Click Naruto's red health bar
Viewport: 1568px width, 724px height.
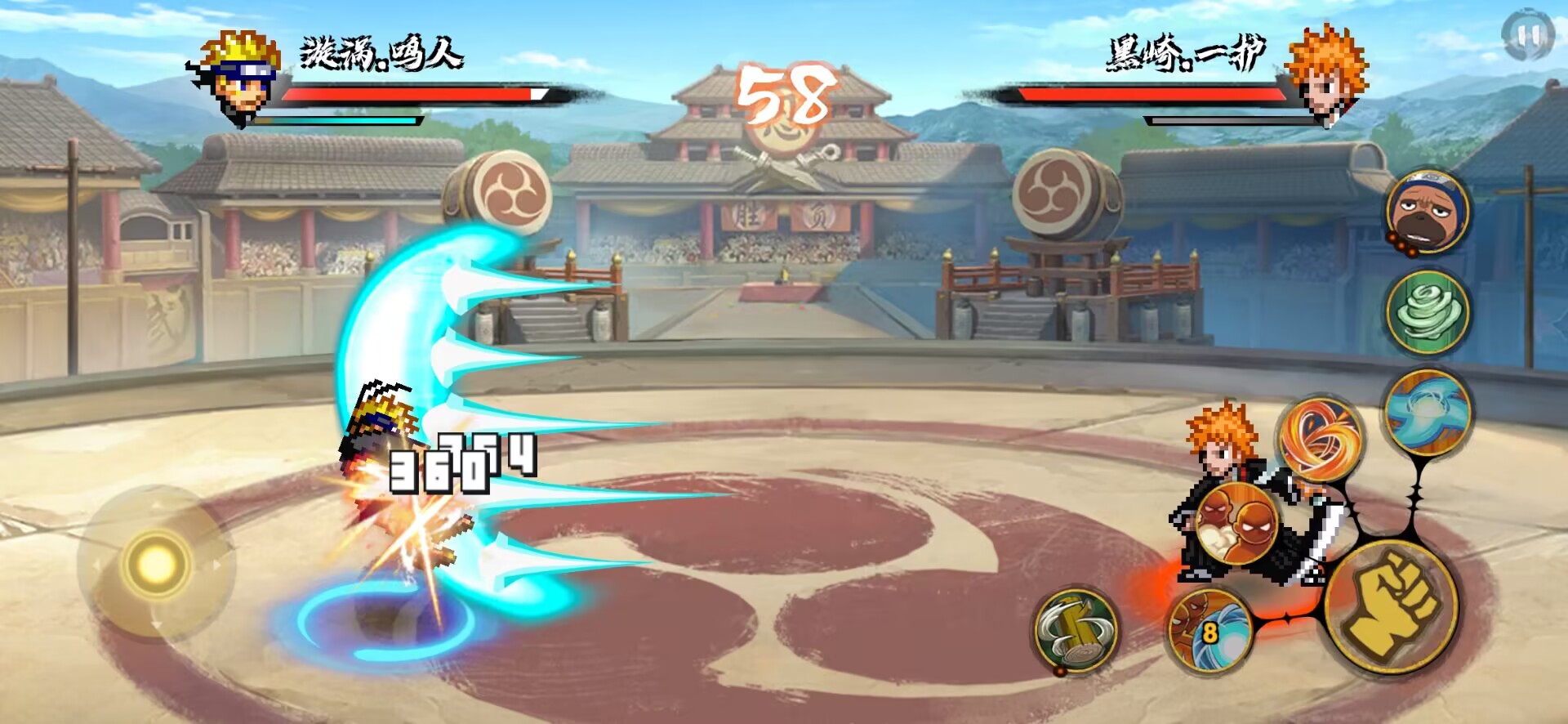408,96
